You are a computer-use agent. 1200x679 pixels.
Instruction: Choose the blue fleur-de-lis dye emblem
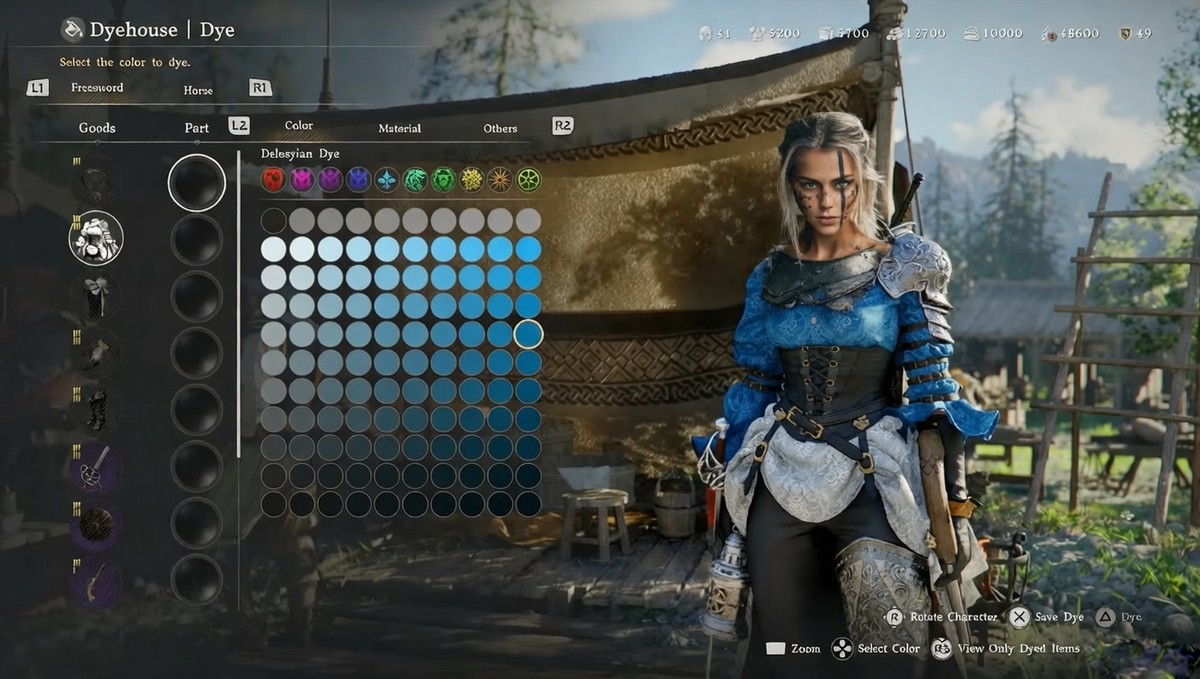point(386,180)
